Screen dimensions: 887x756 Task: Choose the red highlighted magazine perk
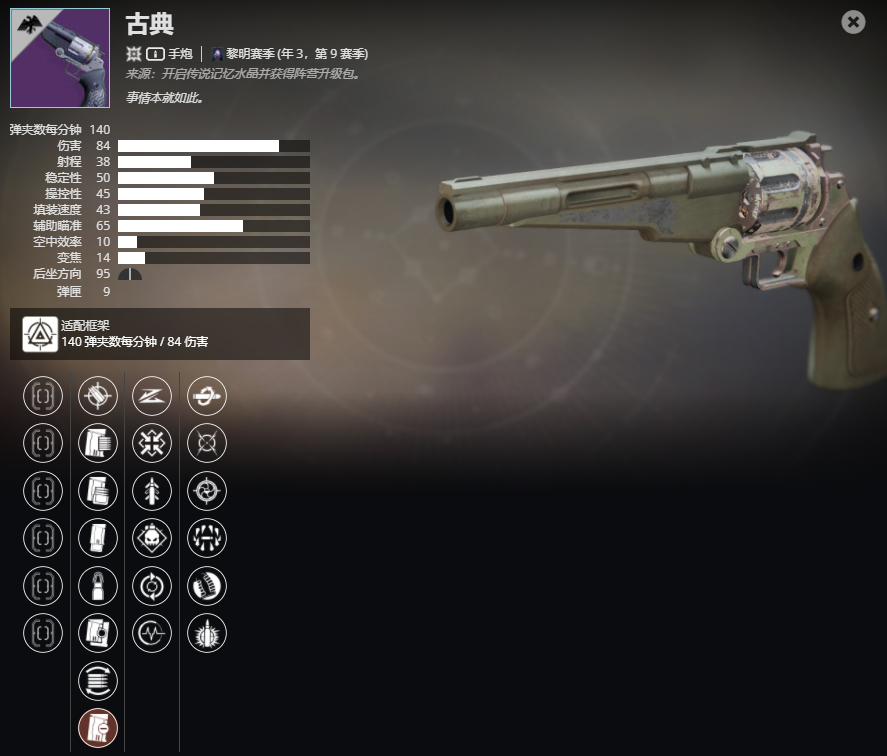(x=98, y=728)
